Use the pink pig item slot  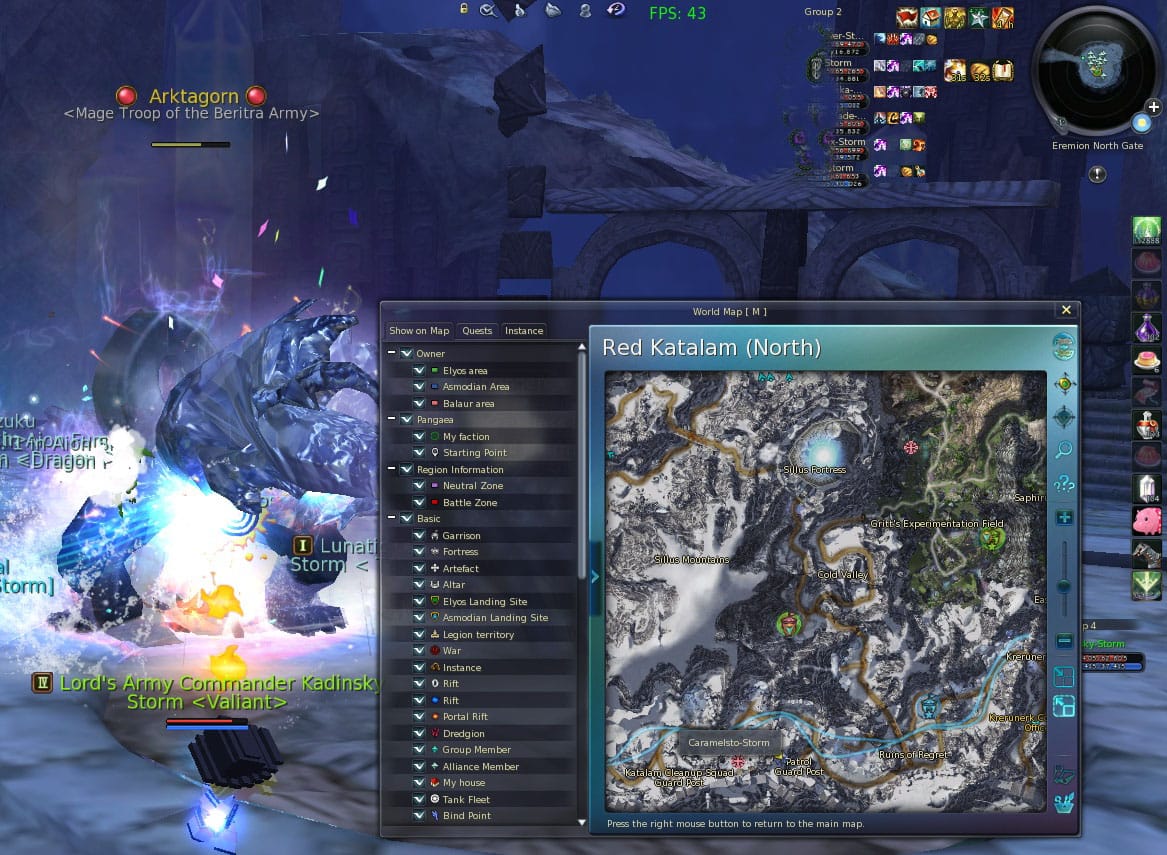(x=1147, y=521)
